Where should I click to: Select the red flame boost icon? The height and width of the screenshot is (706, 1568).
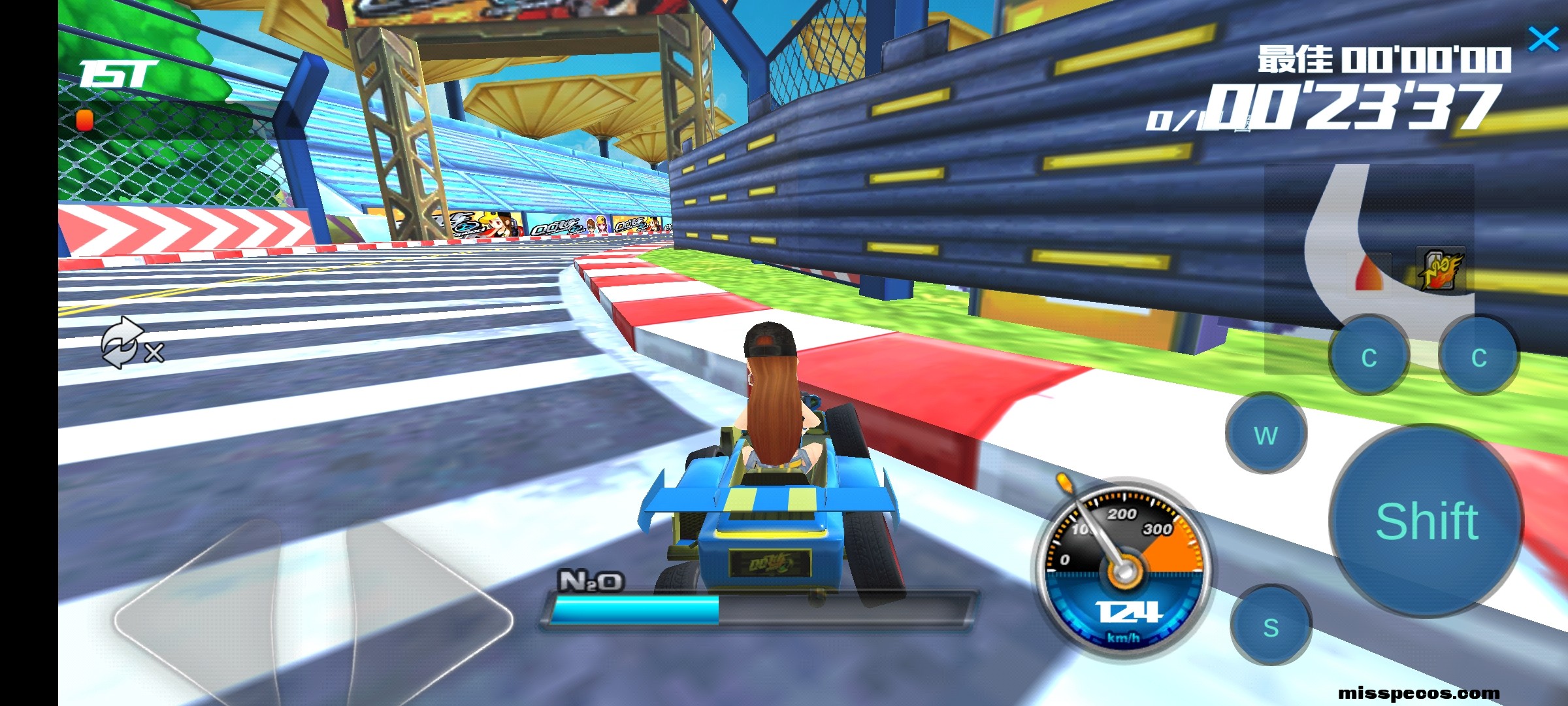tap(1369, 272)
